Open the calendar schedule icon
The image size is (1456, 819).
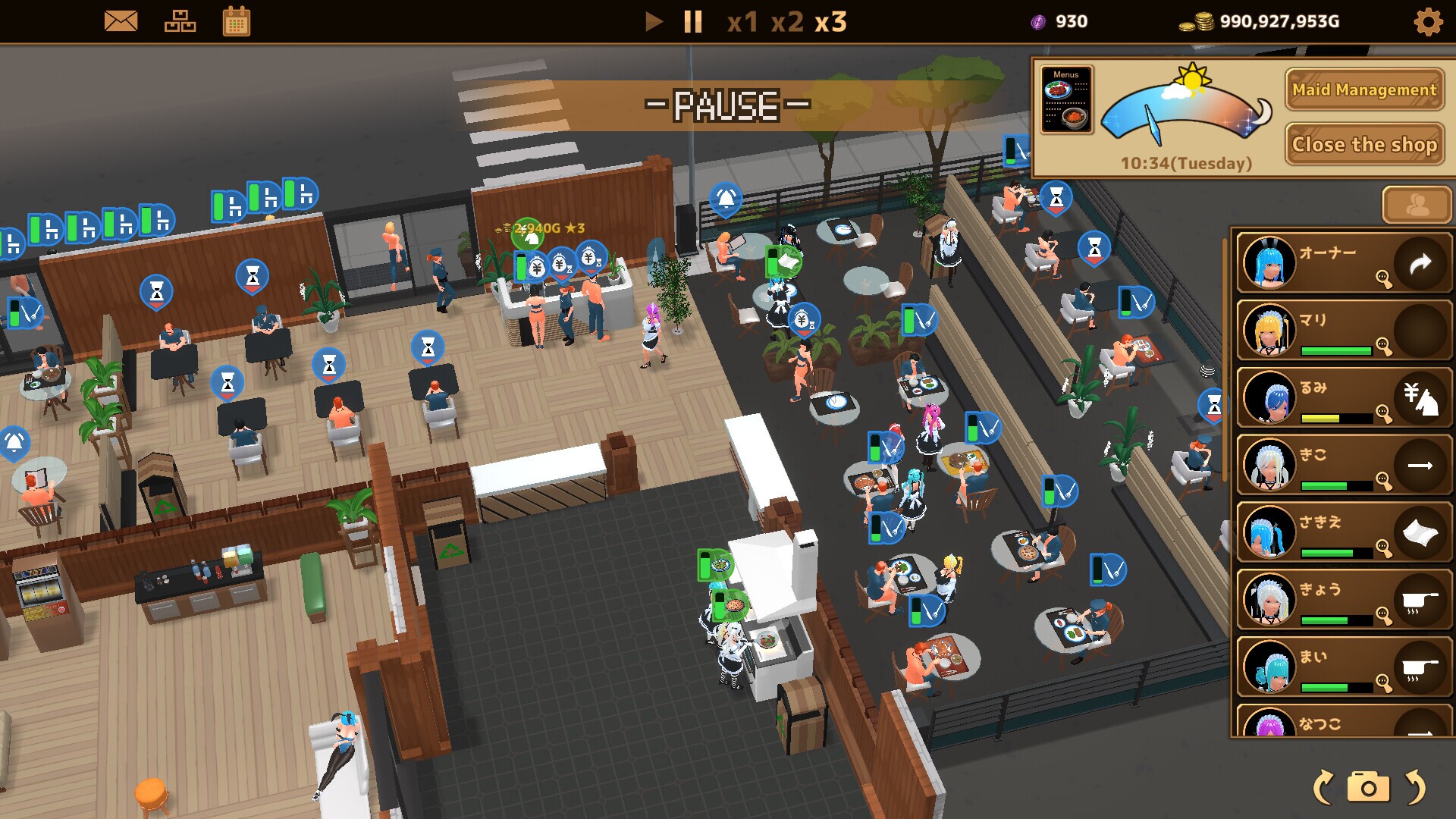236,21
